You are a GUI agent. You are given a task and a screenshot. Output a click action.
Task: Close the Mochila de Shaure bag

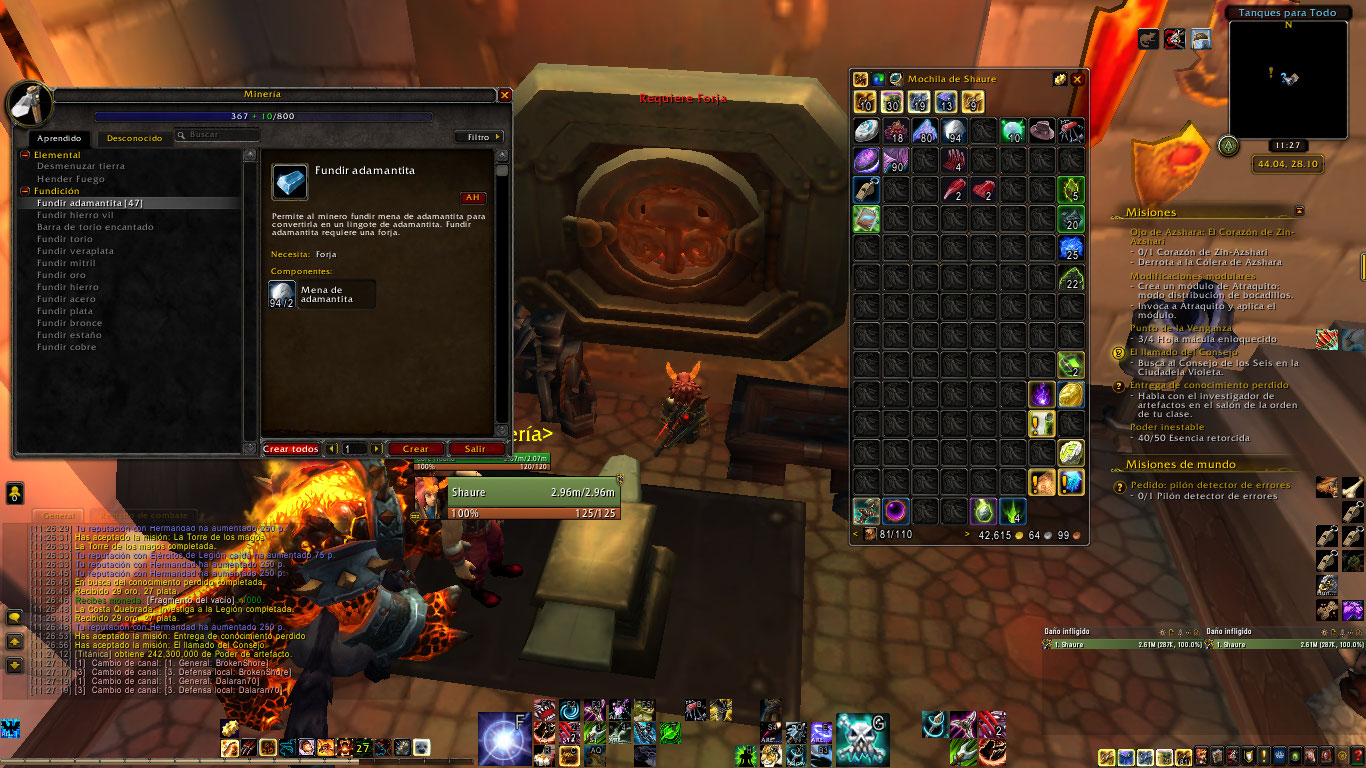tap(1077, 79)
